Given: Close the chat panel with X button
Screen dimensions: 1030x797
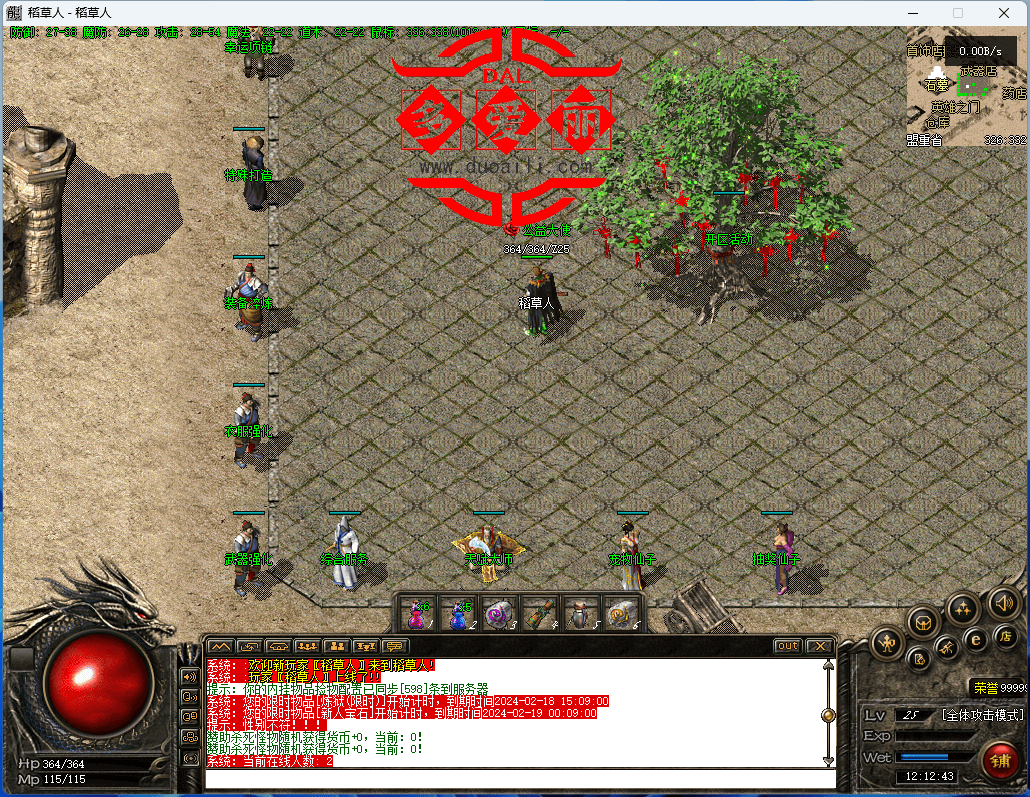Looking at the screenshot, I should tap(819, 646).
